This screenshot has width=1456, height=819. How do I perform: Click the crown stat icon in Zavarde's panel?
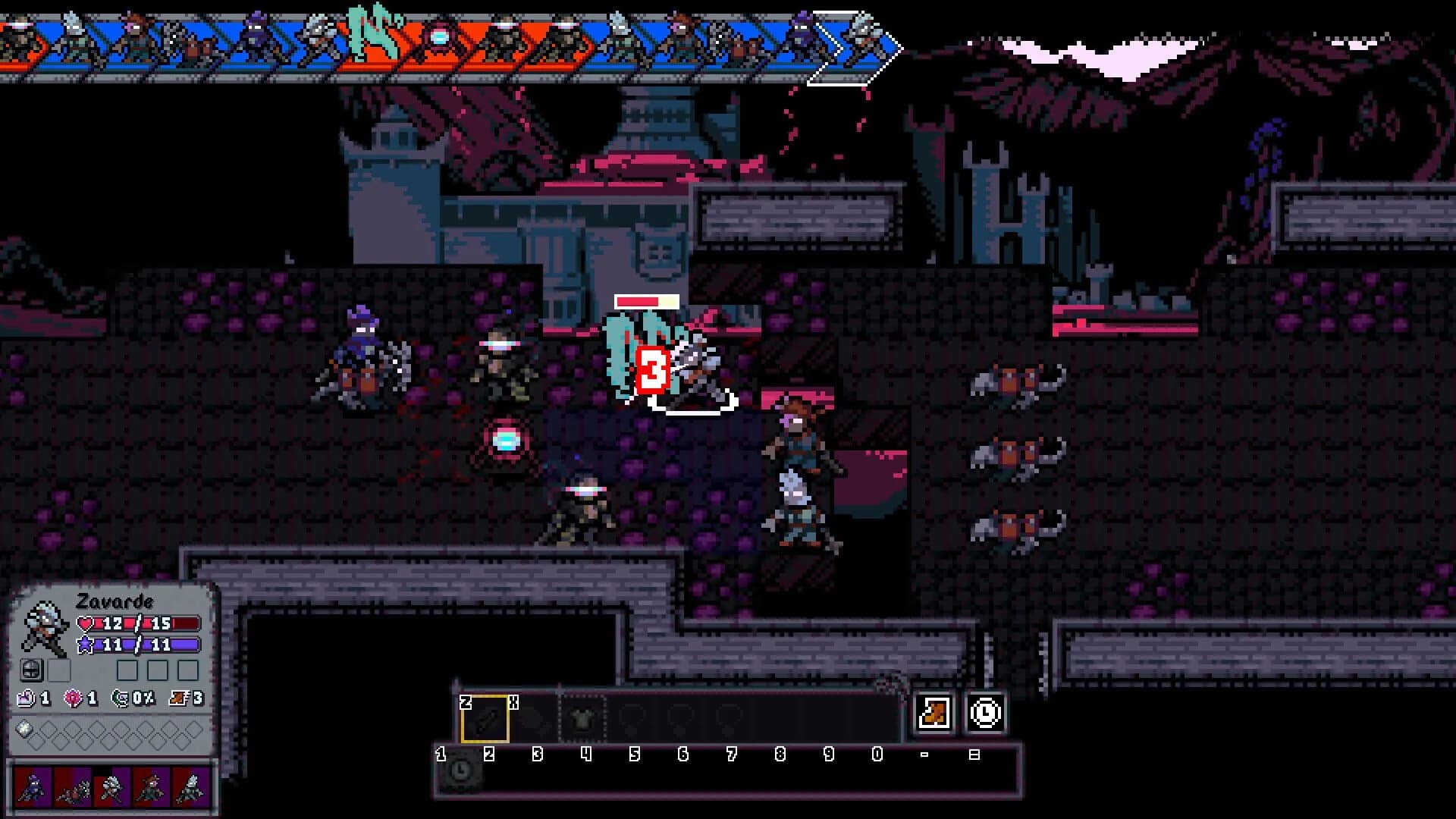pos(27,698)
